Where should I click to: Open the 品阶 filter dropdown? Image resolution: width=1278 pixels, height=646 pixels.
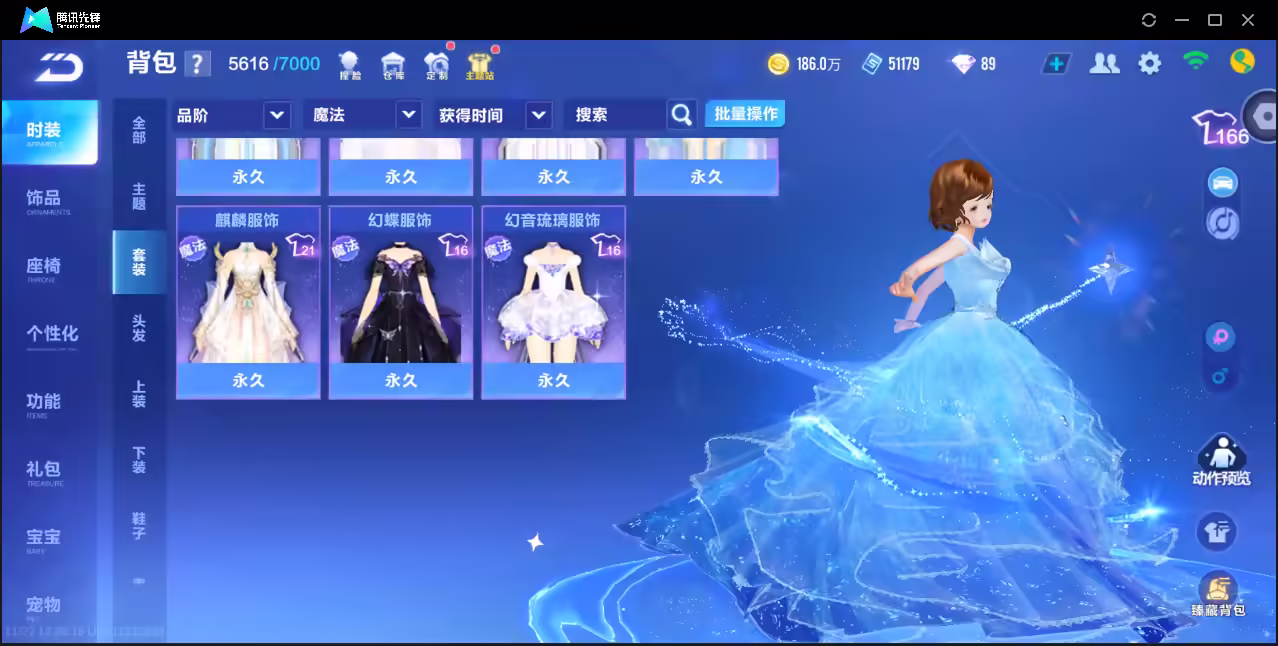tap(233, 115)
